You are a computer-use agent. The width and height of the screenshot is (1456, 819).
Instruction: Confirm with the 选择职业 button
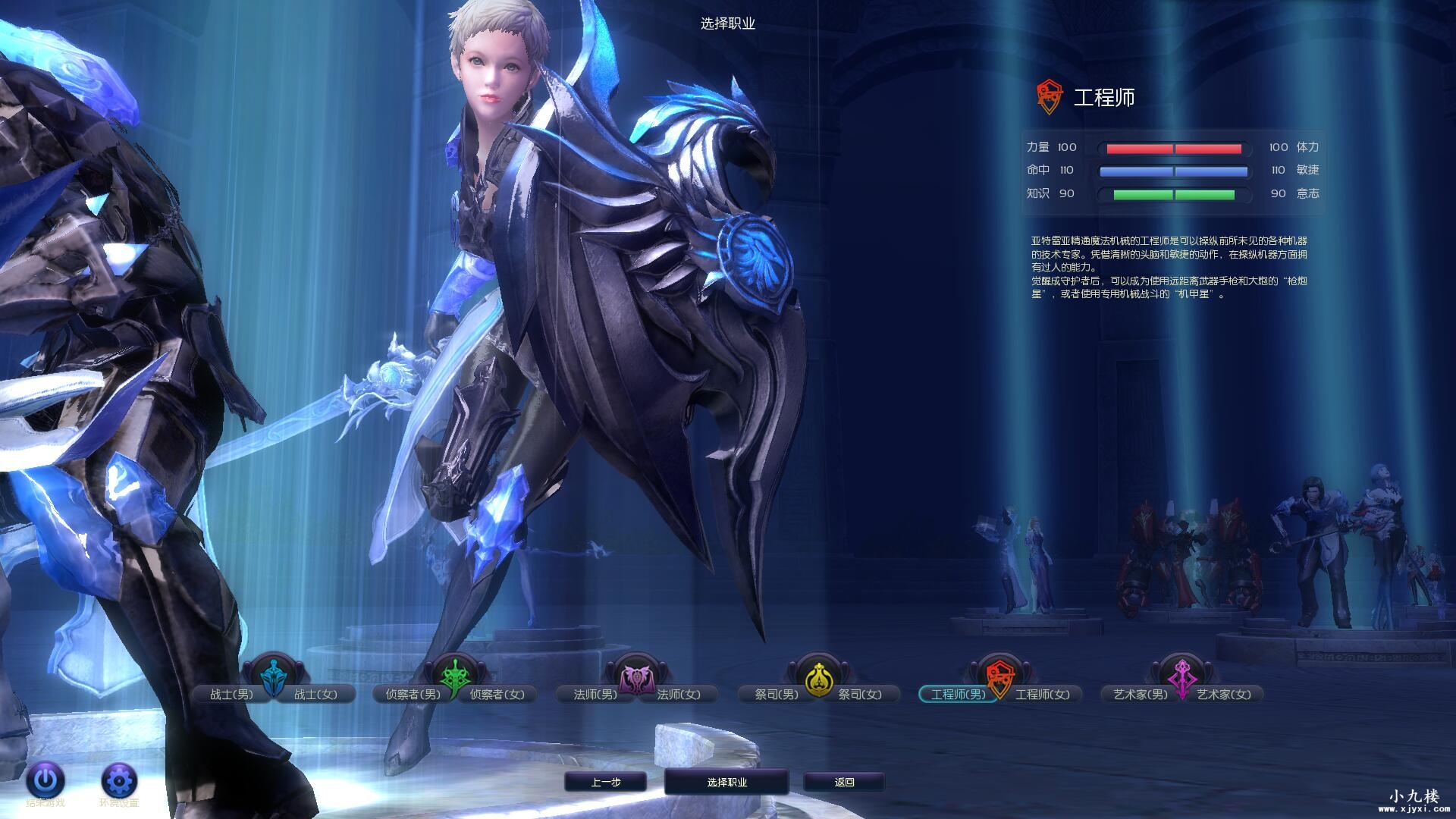coord(726,782)
